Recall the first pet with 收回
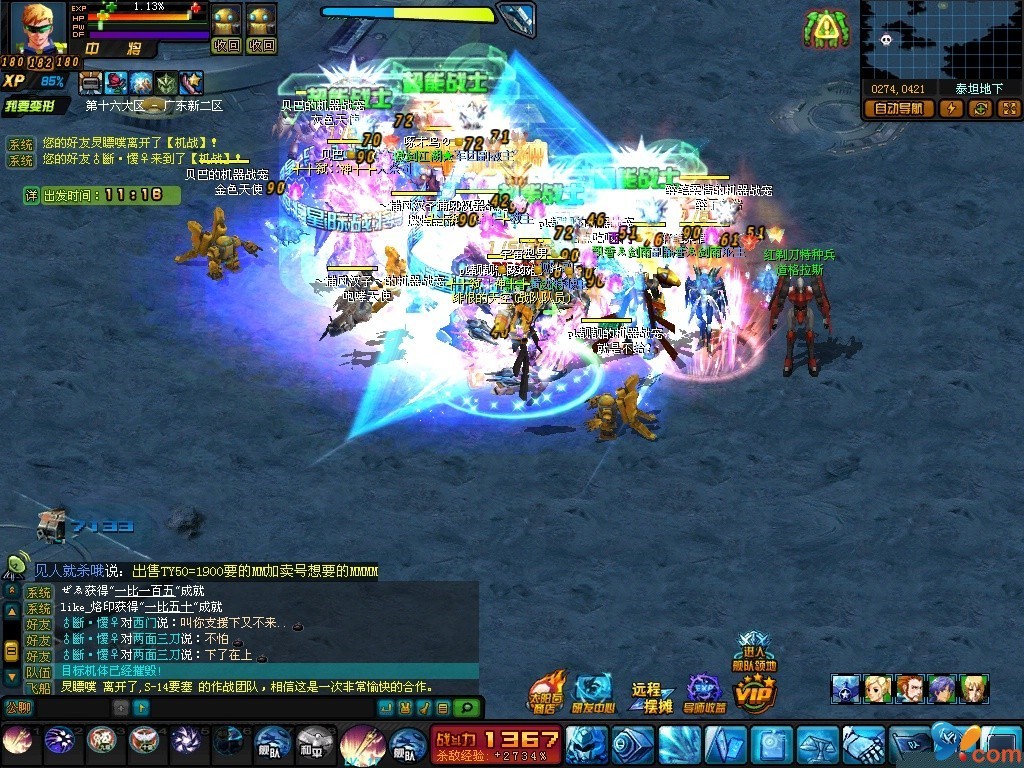This screenshot has height=768, width=1024. tap(227, 45)
